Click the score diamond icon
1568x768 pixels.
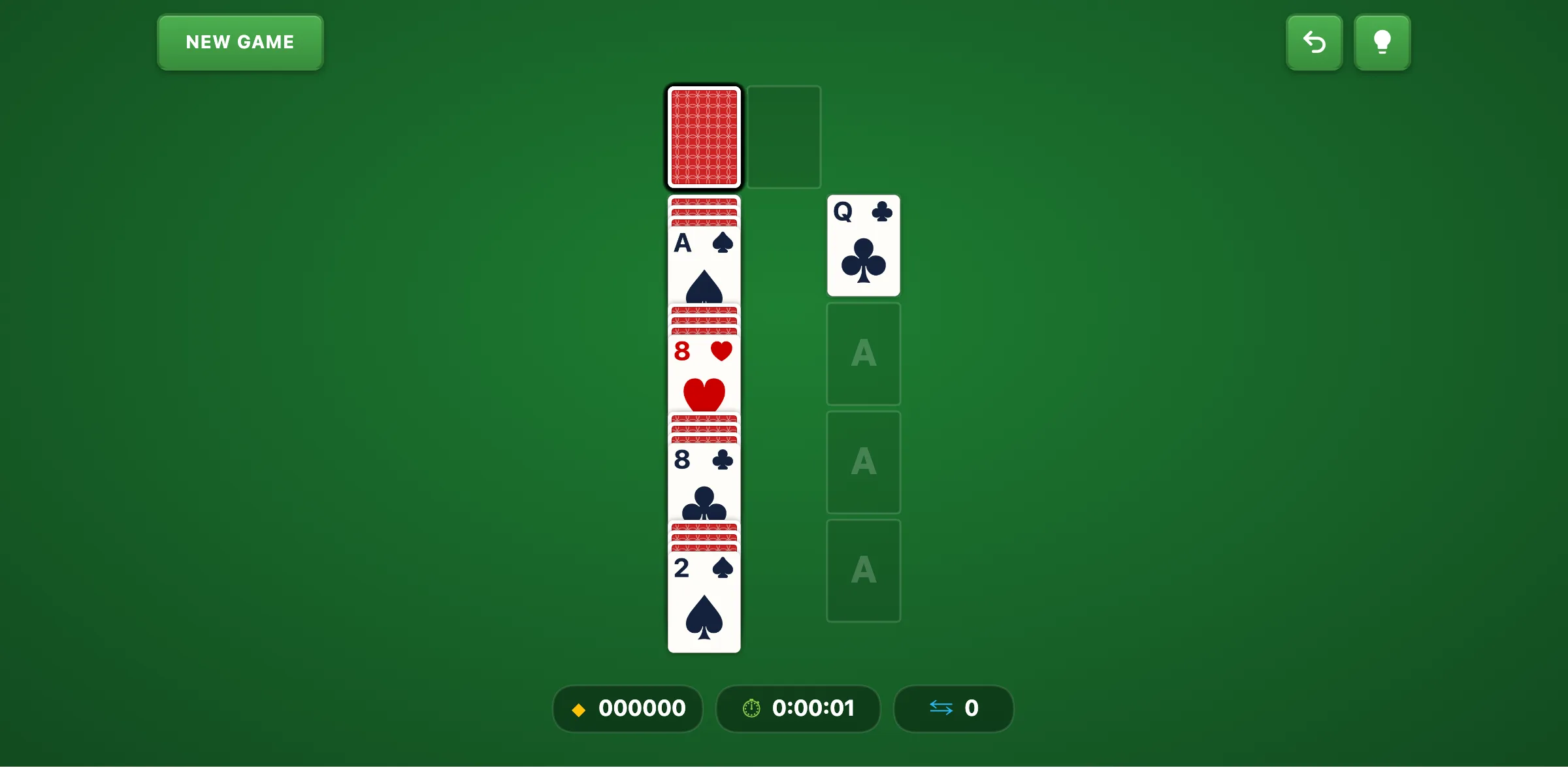coord(579,709)
